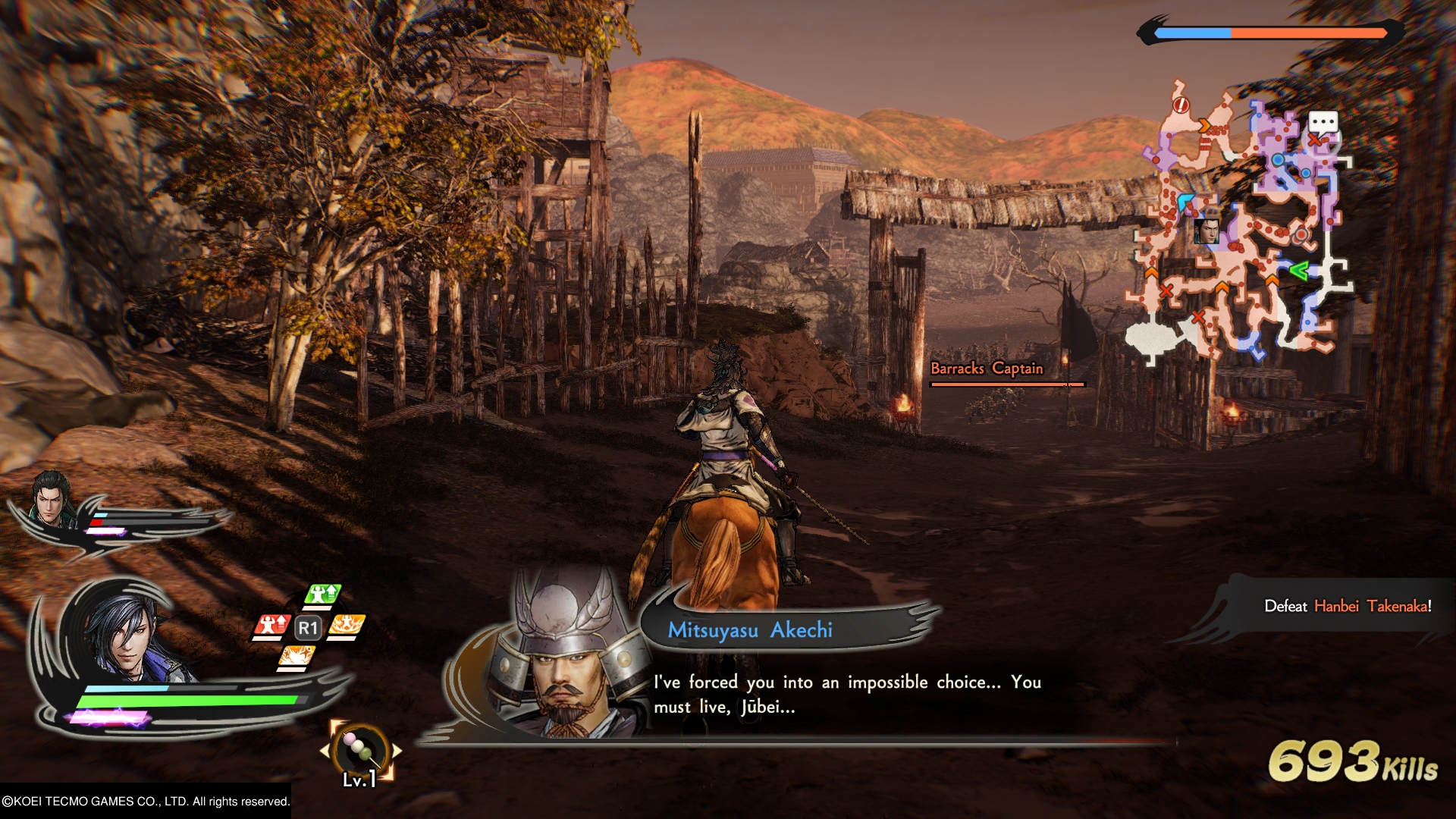The width and height of the screenshot is (1456, 819).
Task: Open the Defeat Hanbei Takenaka objective
Action: (1347, 606)
